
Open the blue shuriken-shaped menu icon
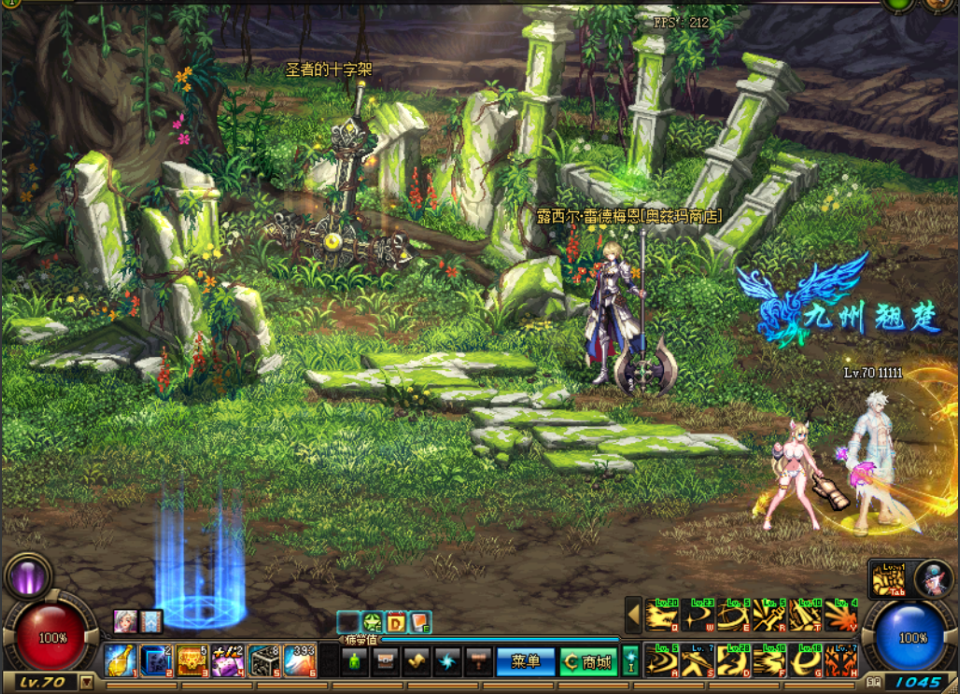(447, 661)
